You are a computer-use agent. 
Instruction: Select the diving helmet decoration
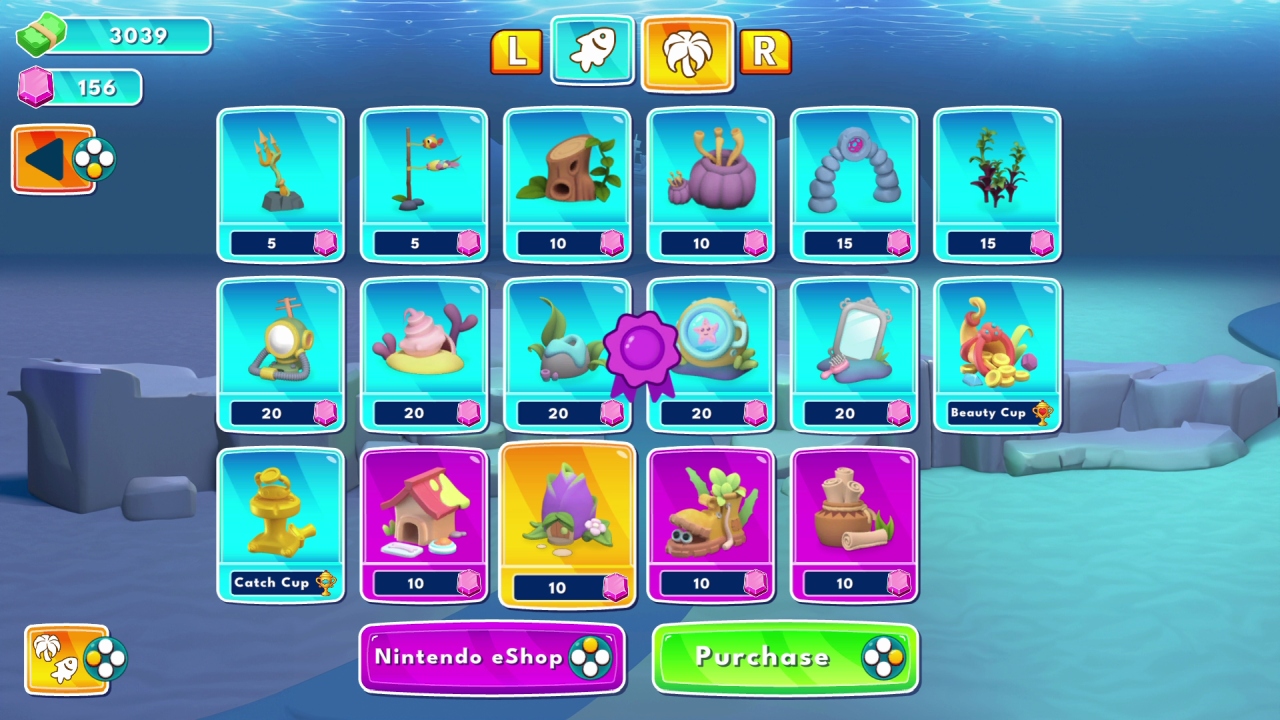click(281, 355)
